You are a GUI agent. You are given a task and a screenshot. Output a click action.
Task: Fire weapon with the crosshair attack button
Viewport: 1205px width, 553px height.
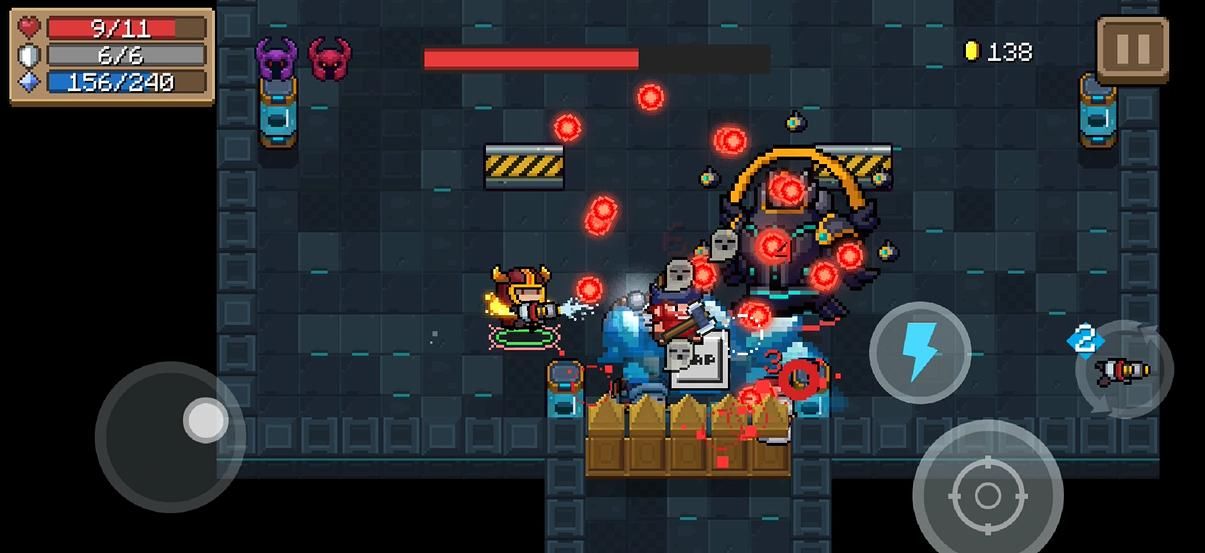tap(987, 494)
